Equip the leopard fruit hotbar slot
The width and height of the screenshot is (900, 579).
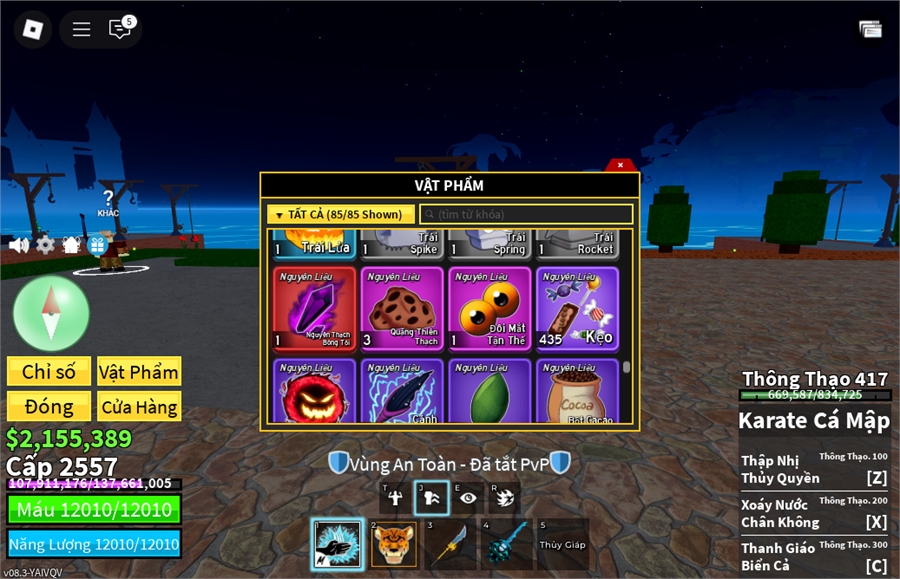(394, 545)
